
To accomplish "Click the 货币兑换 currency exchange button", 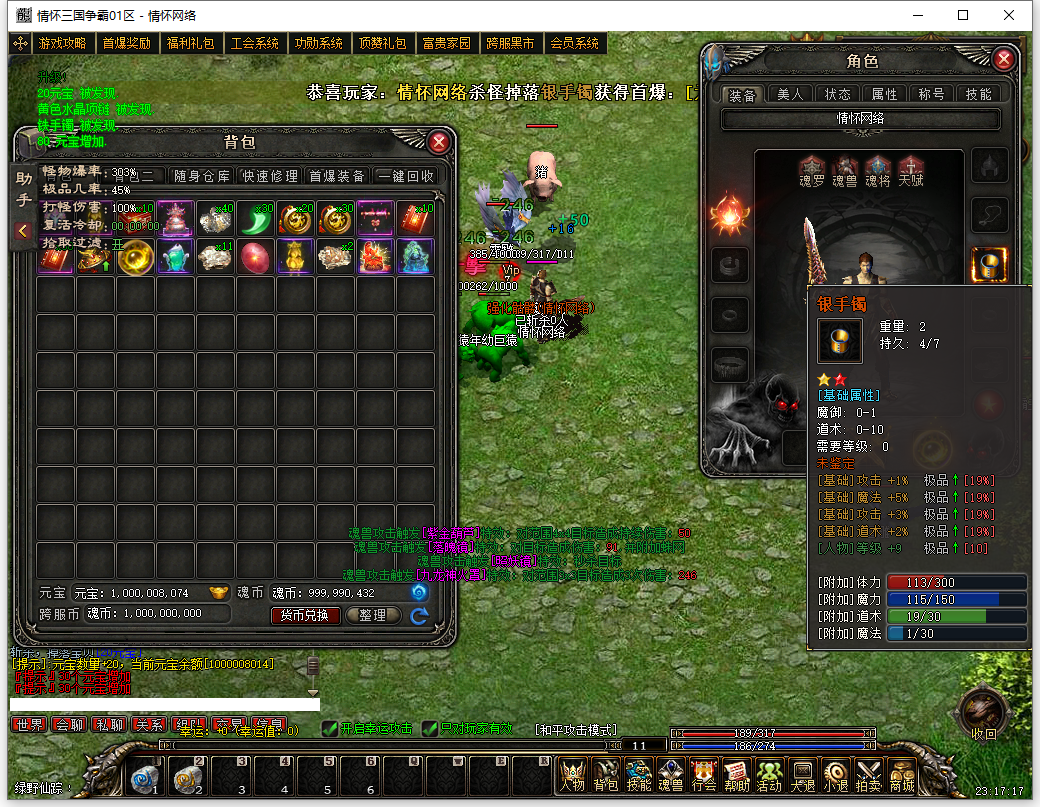I will click(304, 615).
